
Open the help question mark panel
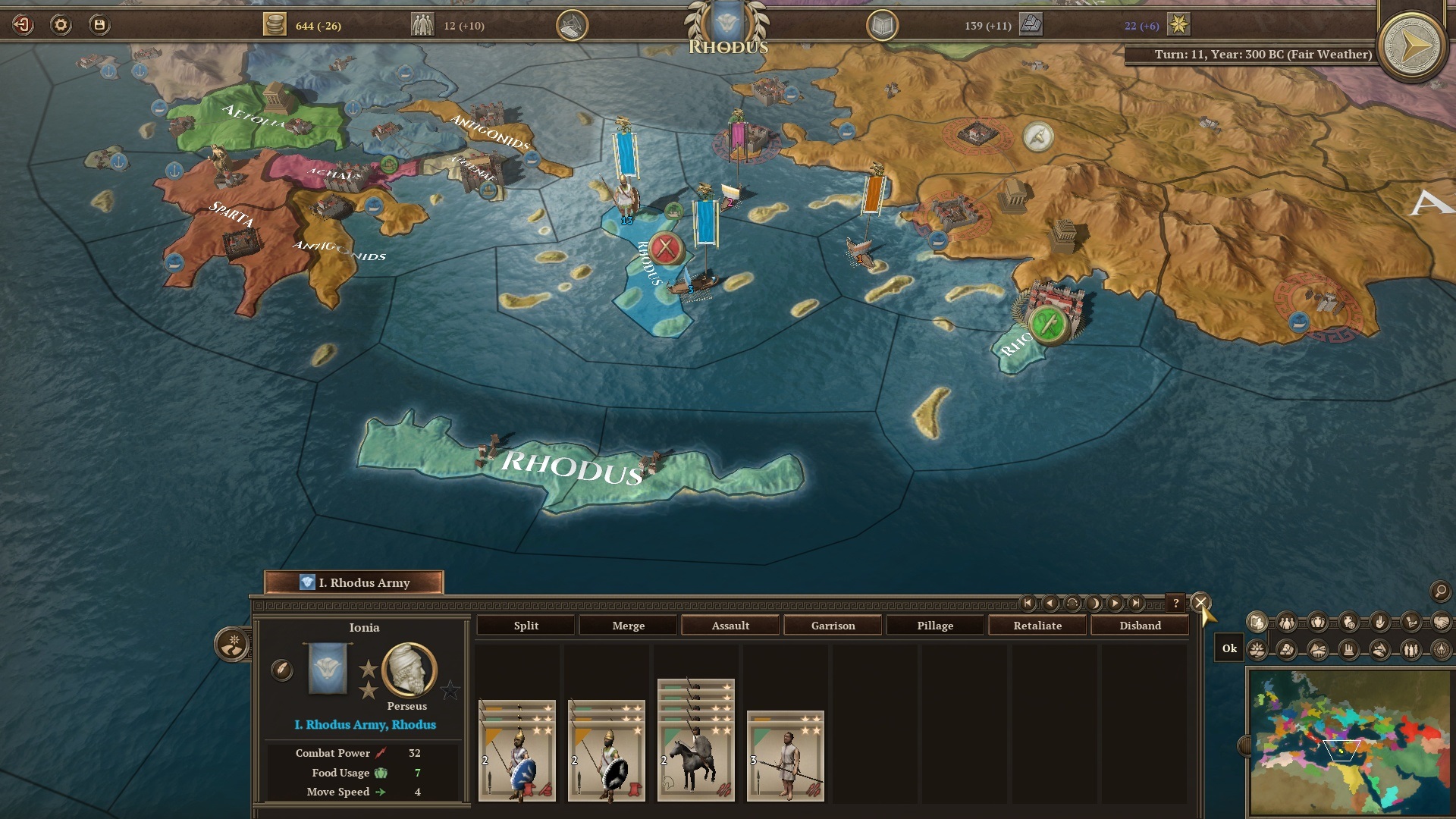(1176, 602)
